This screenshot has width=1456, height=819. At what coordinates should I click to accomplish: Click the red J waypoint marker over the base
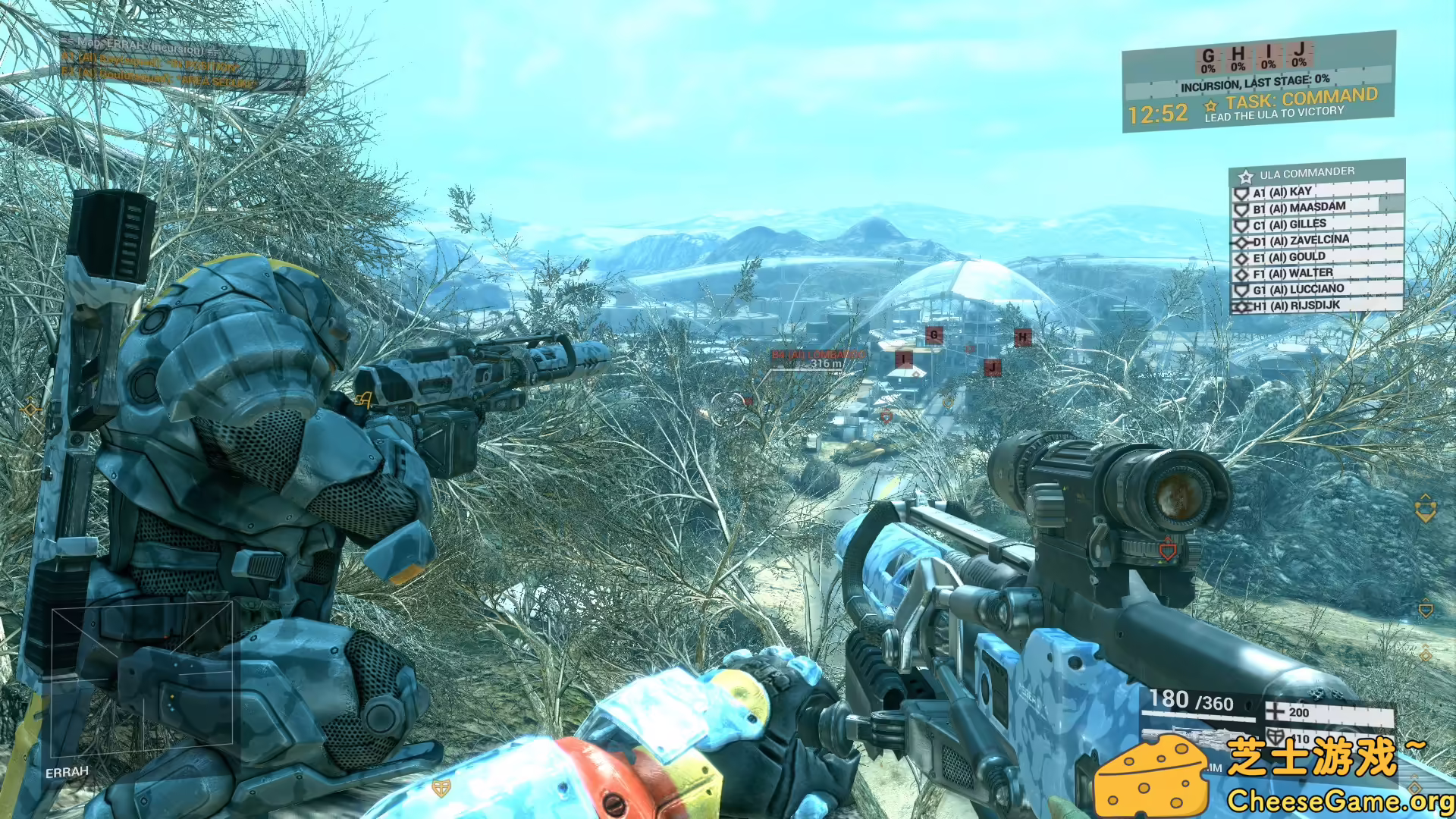click(992, 369)
